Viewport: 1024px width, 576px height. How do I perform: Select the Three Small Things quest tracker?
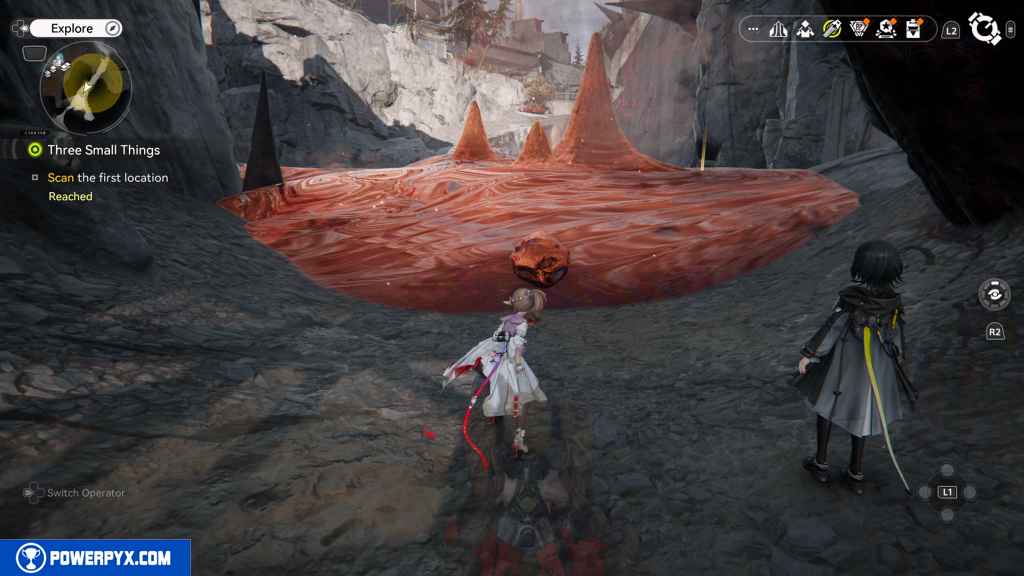(103, 150)
